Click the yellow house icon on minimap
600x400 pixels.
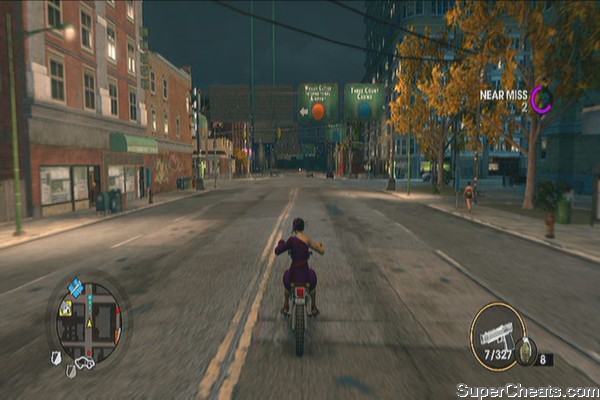click(x=65, y=309)
